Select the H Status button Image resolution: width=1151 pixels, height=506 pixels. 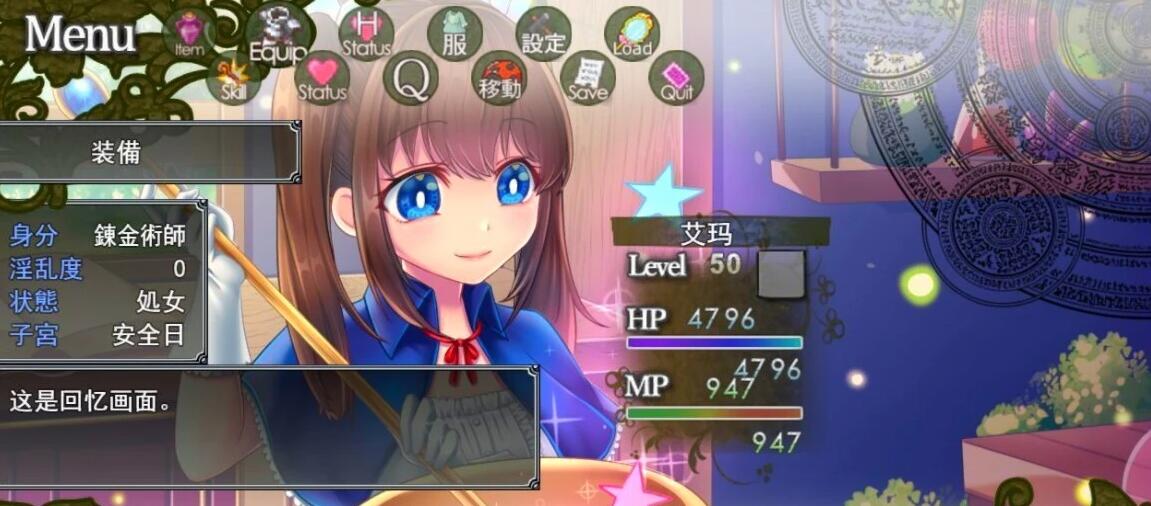pyautogui.click(x=366, y=33)
